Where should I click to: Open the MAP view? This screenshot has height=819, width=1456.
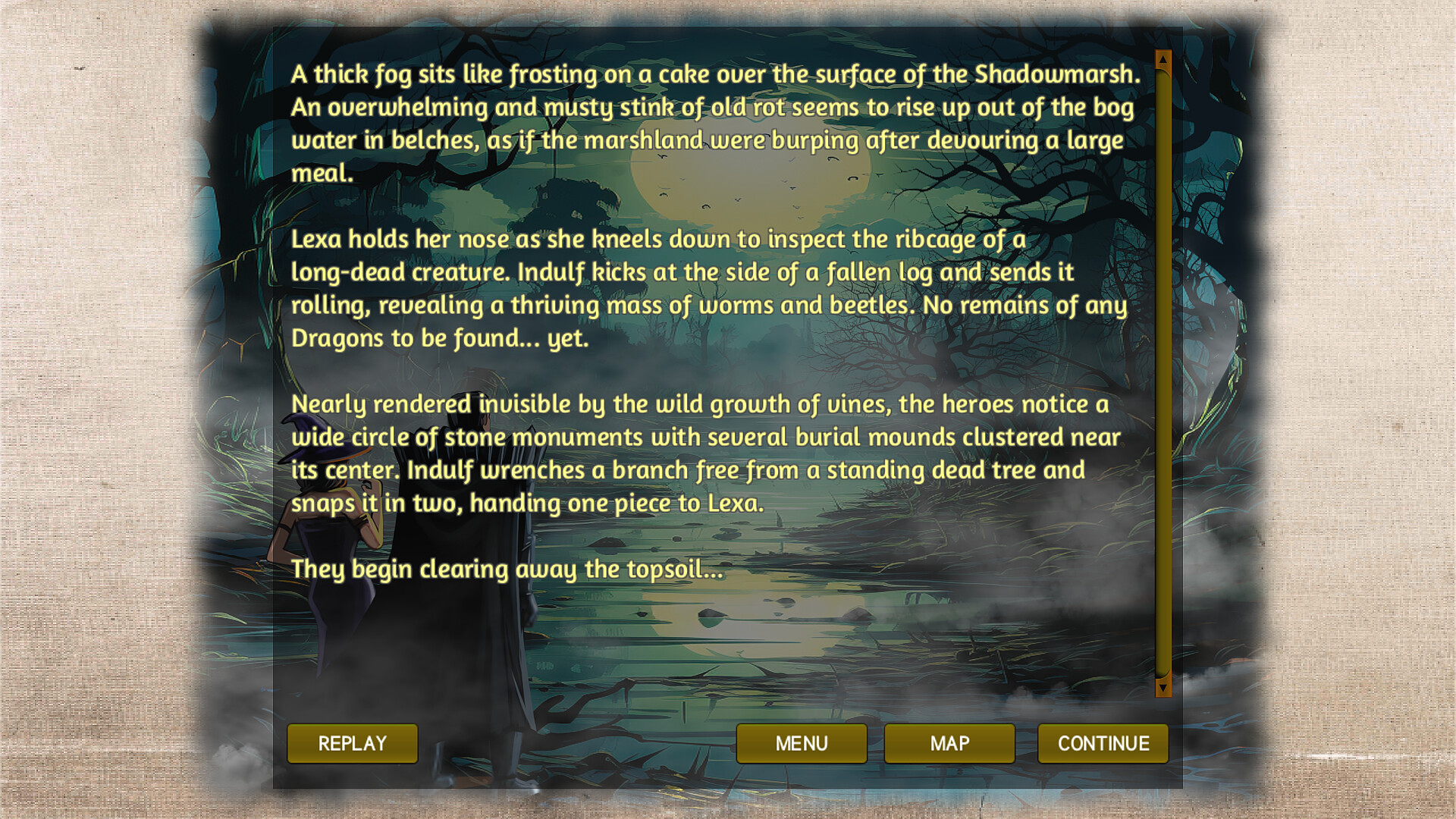pos(949,743)
